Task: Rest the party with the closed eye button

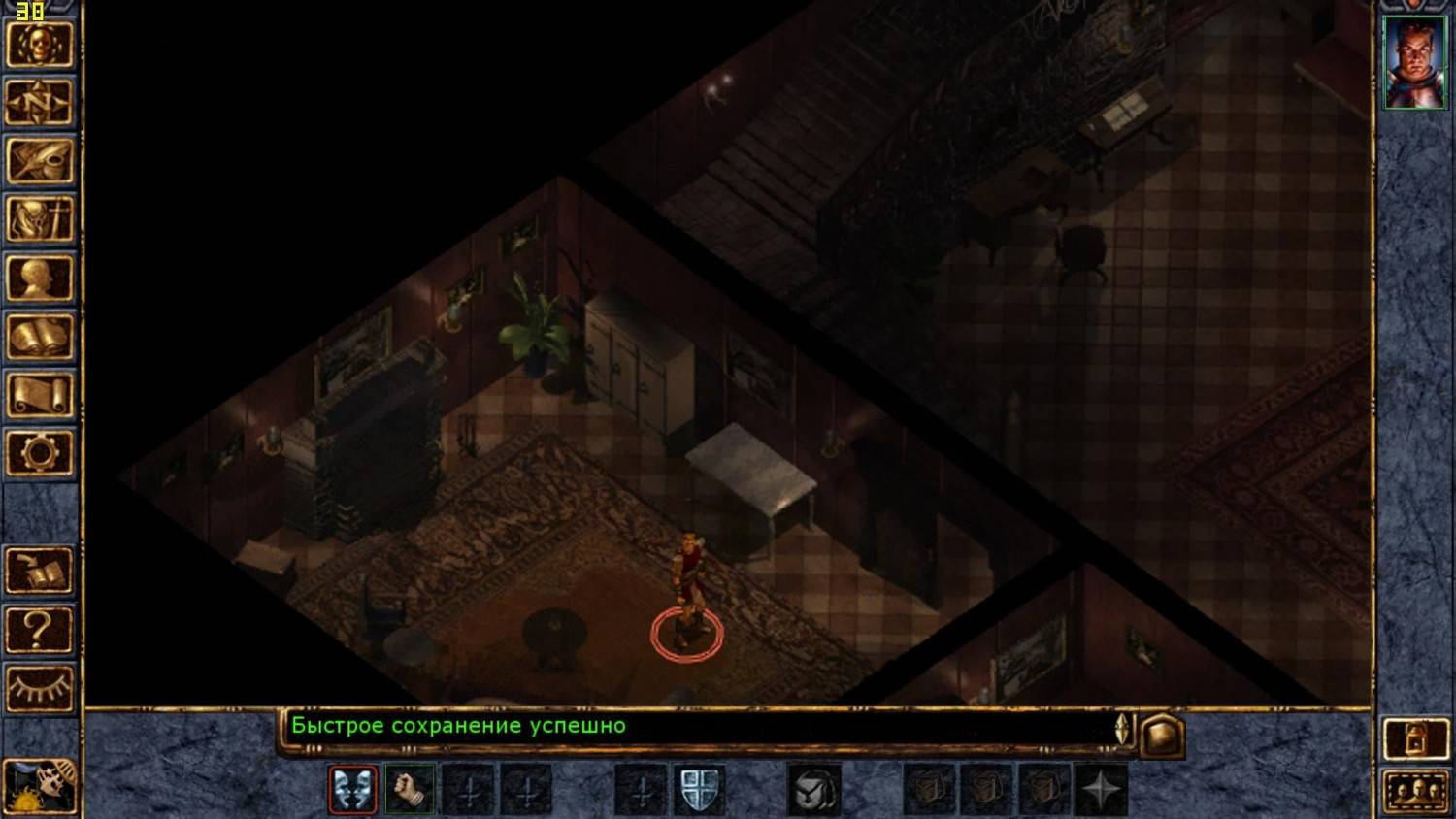Action: 40,688
